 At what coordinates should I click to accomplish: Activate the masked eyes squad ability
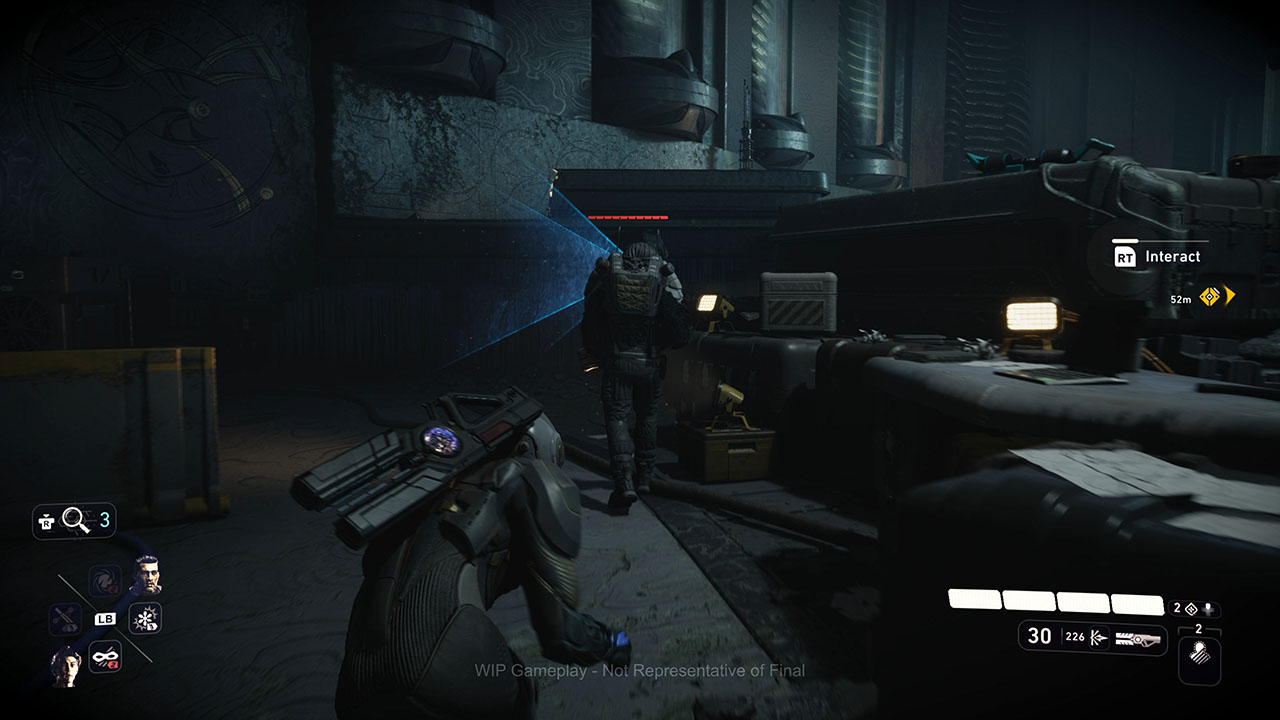[x=105, y=656]
